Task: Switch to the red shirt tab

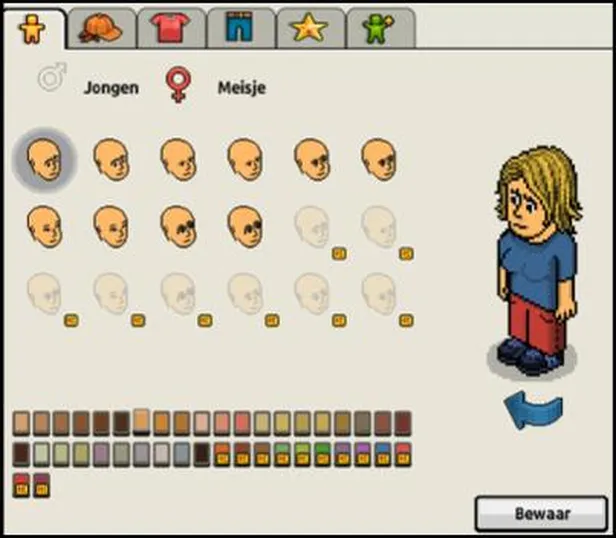Action: pos(169,29)
